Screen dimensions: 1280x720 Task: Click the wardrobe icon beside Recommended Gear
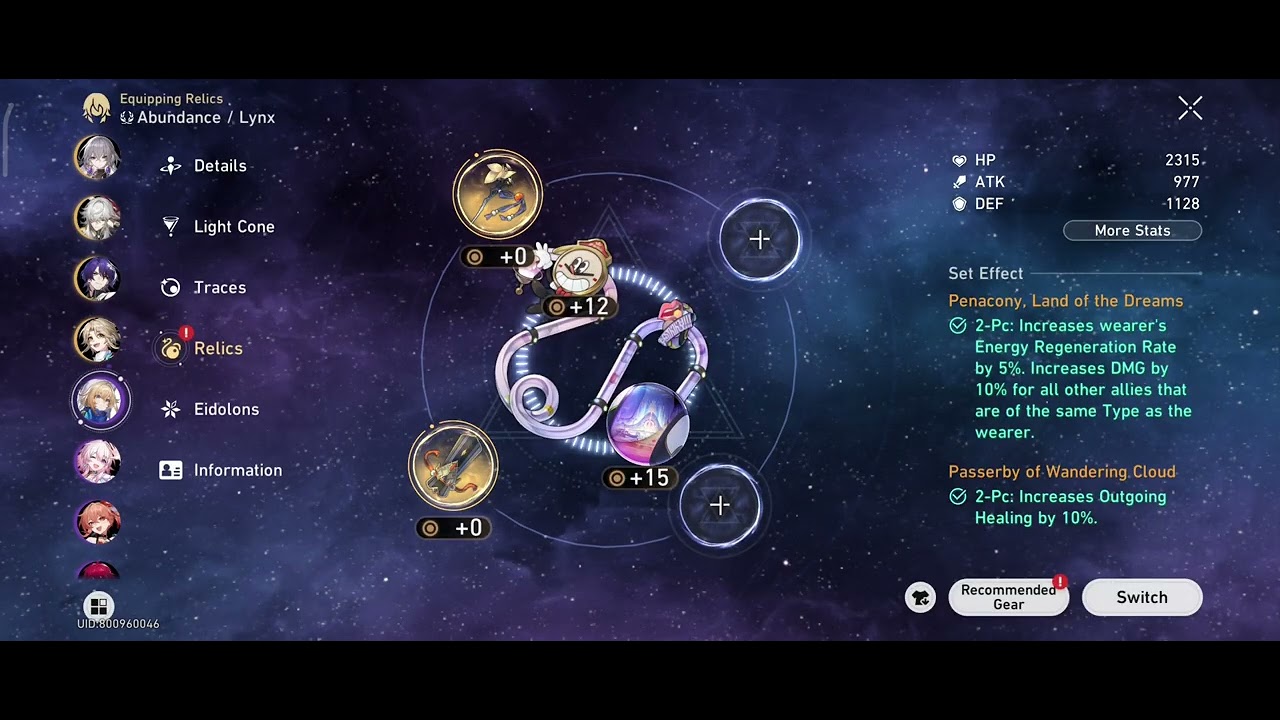(920, 597)
